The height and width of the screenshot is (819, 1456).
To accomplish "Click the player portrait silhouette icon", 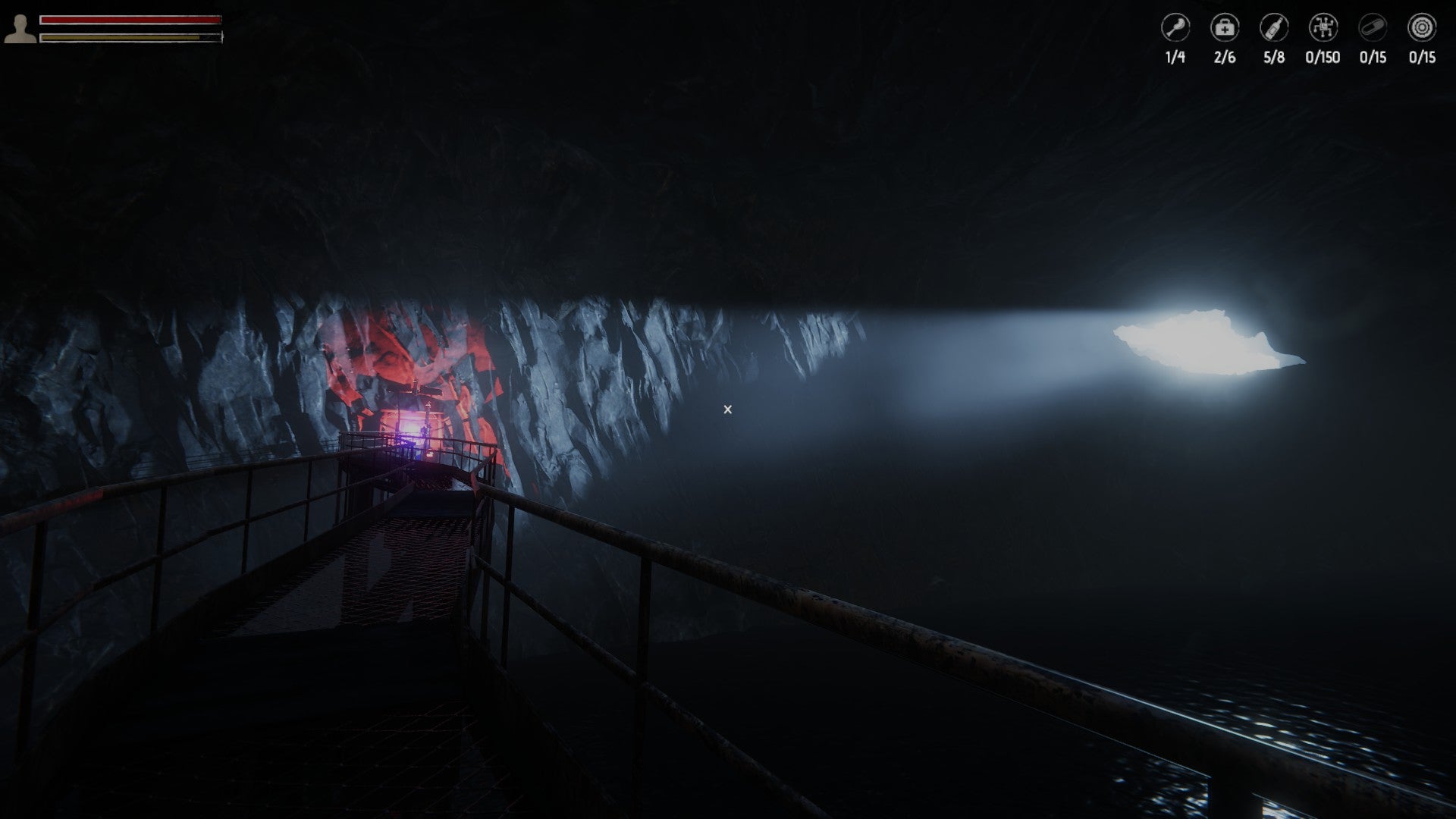I will tap(21, 28).
